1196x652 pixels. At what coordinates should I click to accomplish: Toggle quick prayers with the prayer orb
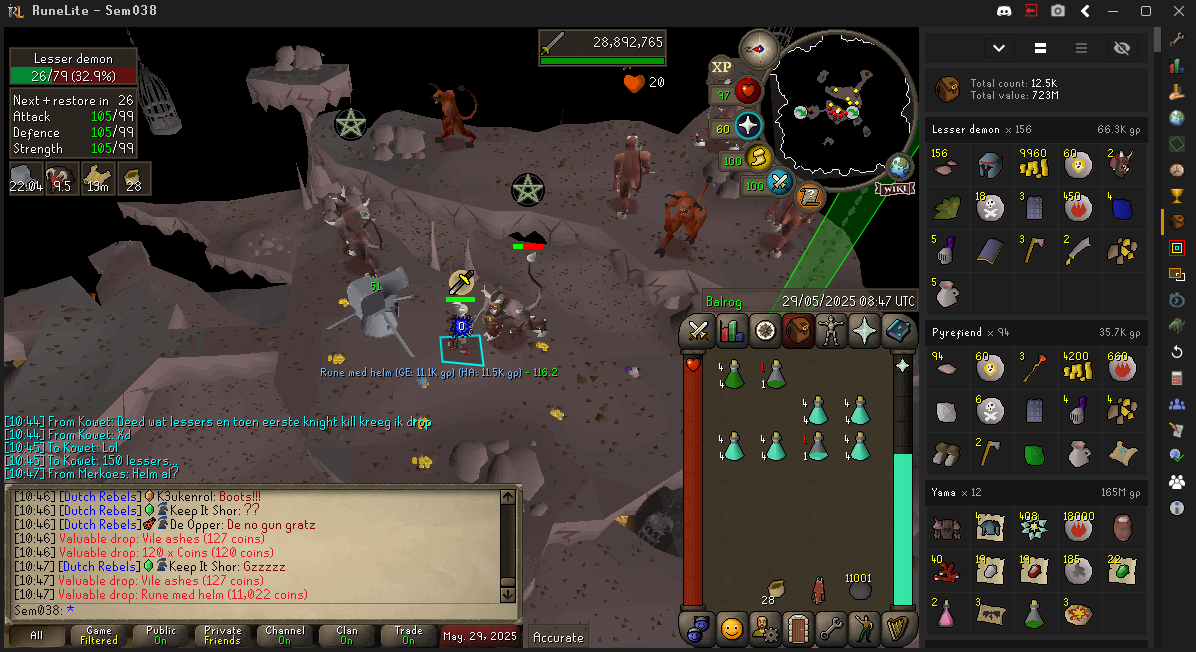(748, 126)
